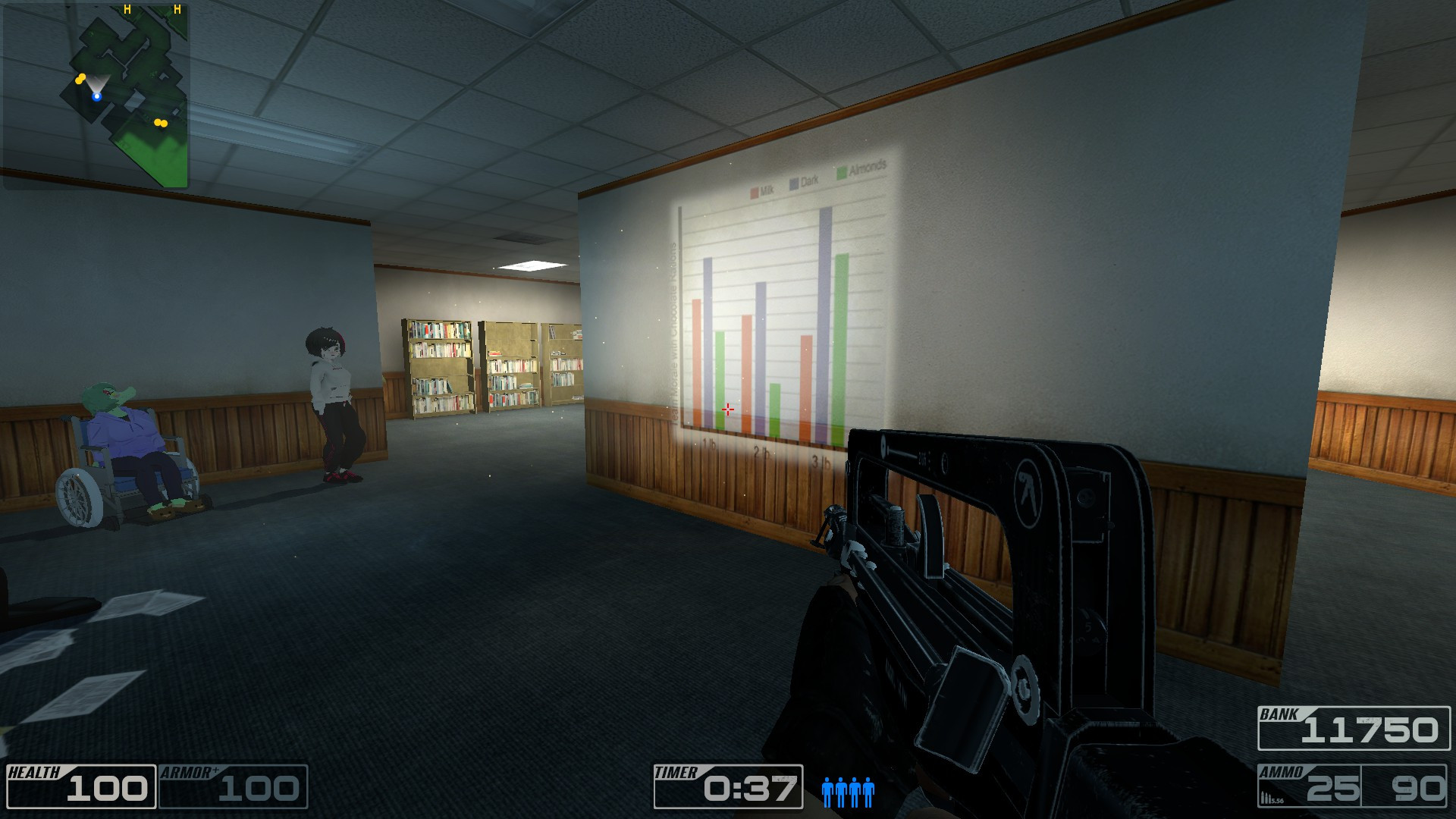The height and width of the screenshot is (819, 1456).
Task: Click the first blue teammate figure icon
Action: click(x=827, y=792)
